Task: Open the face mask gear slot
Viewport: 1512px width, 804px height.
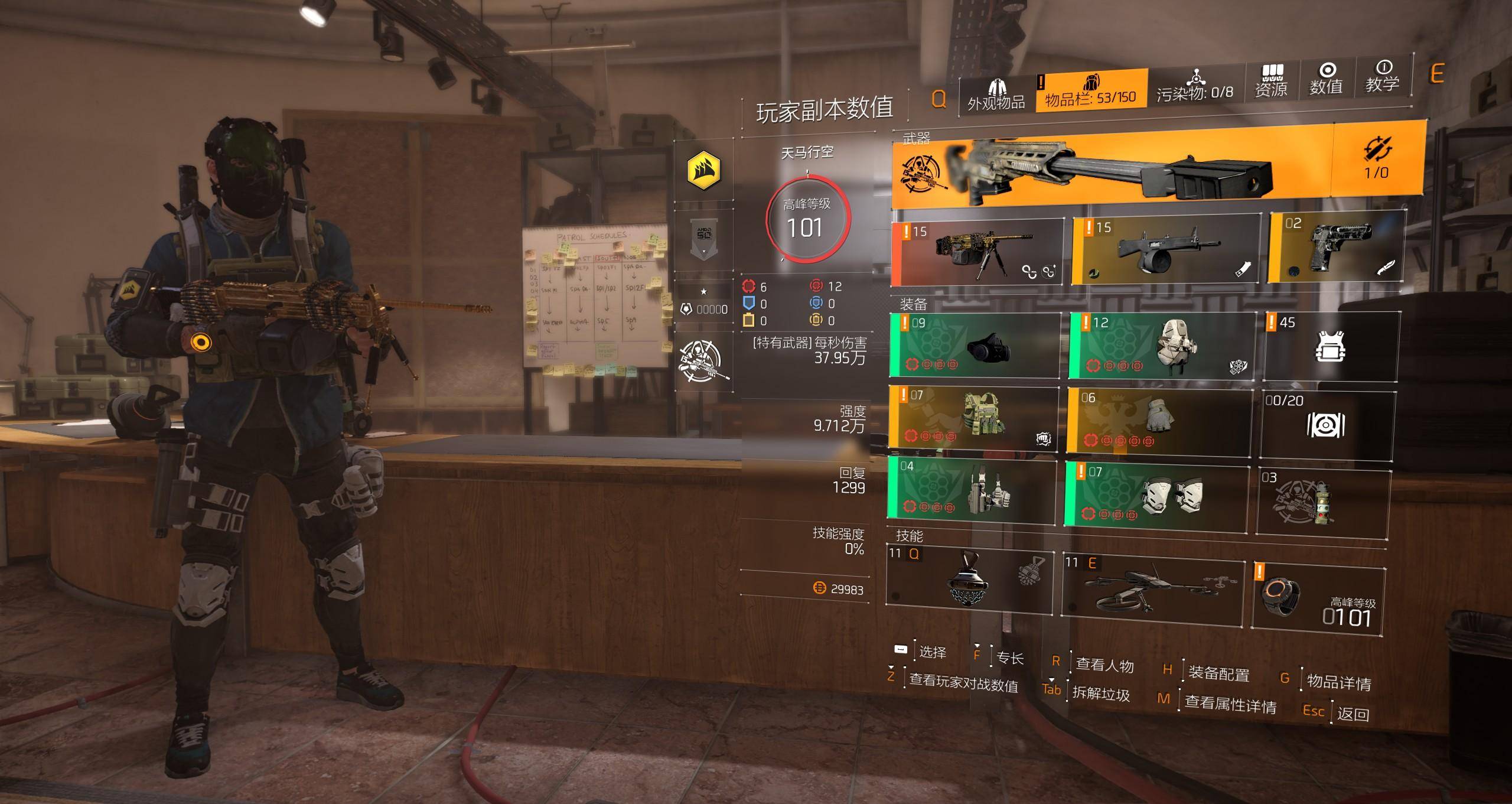Action: click(x=975, y=346)
